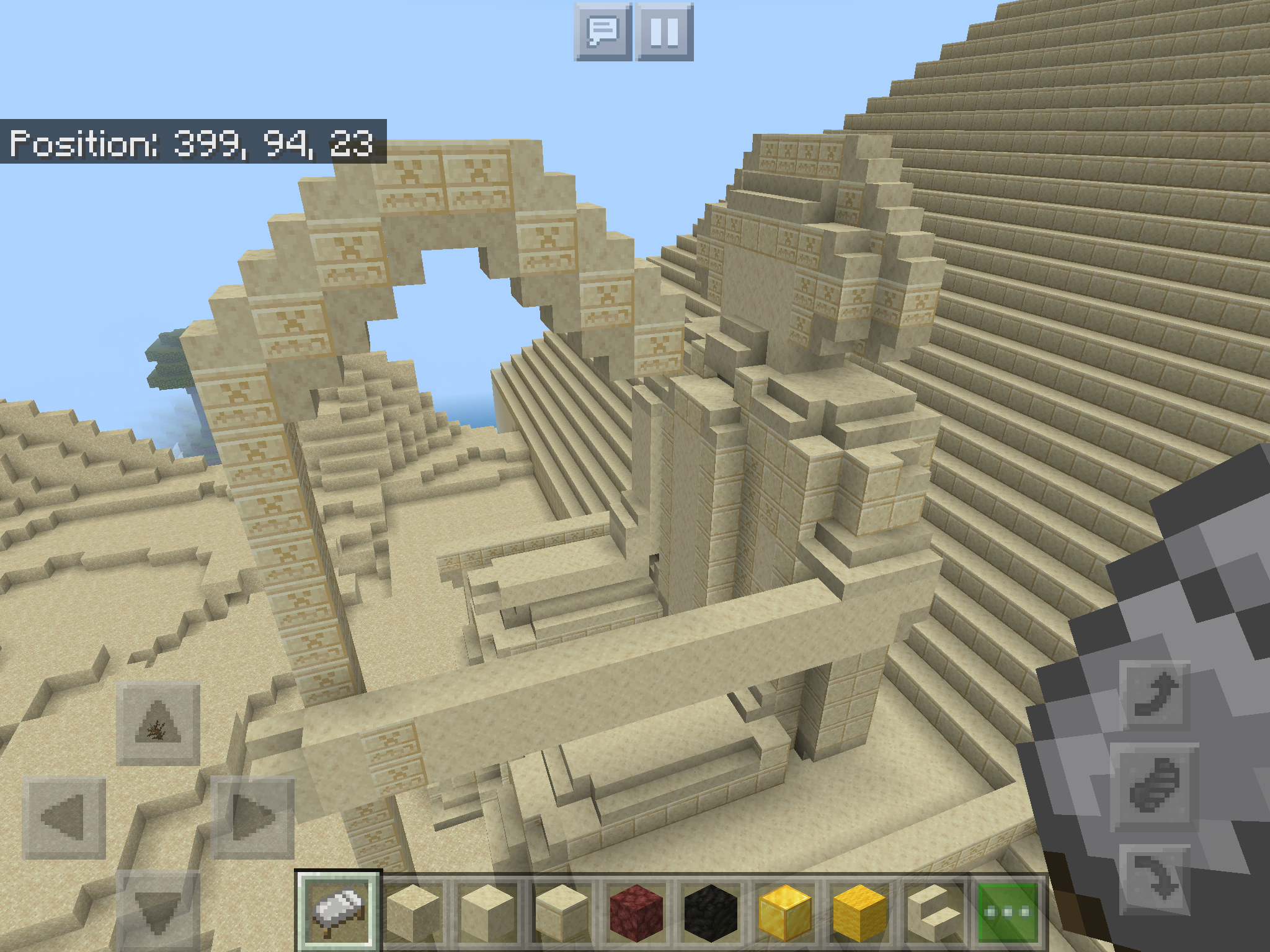Open inventory with green three-dots button
The width and height of the screenshot is (1270, 952).
click(1008, 912)
